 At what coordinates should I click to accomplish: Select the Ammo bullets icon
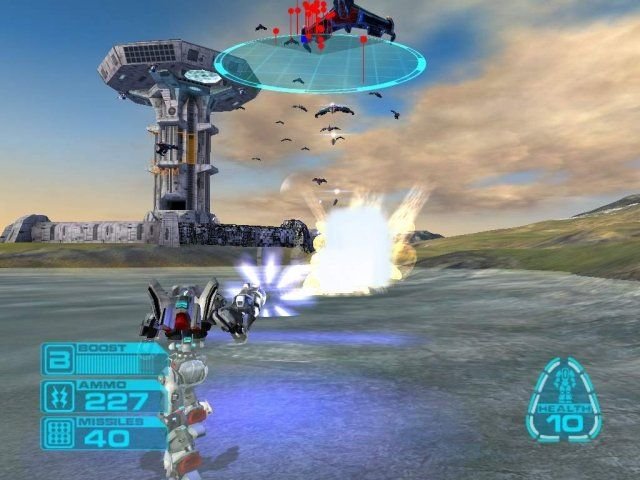click(57, 397)
